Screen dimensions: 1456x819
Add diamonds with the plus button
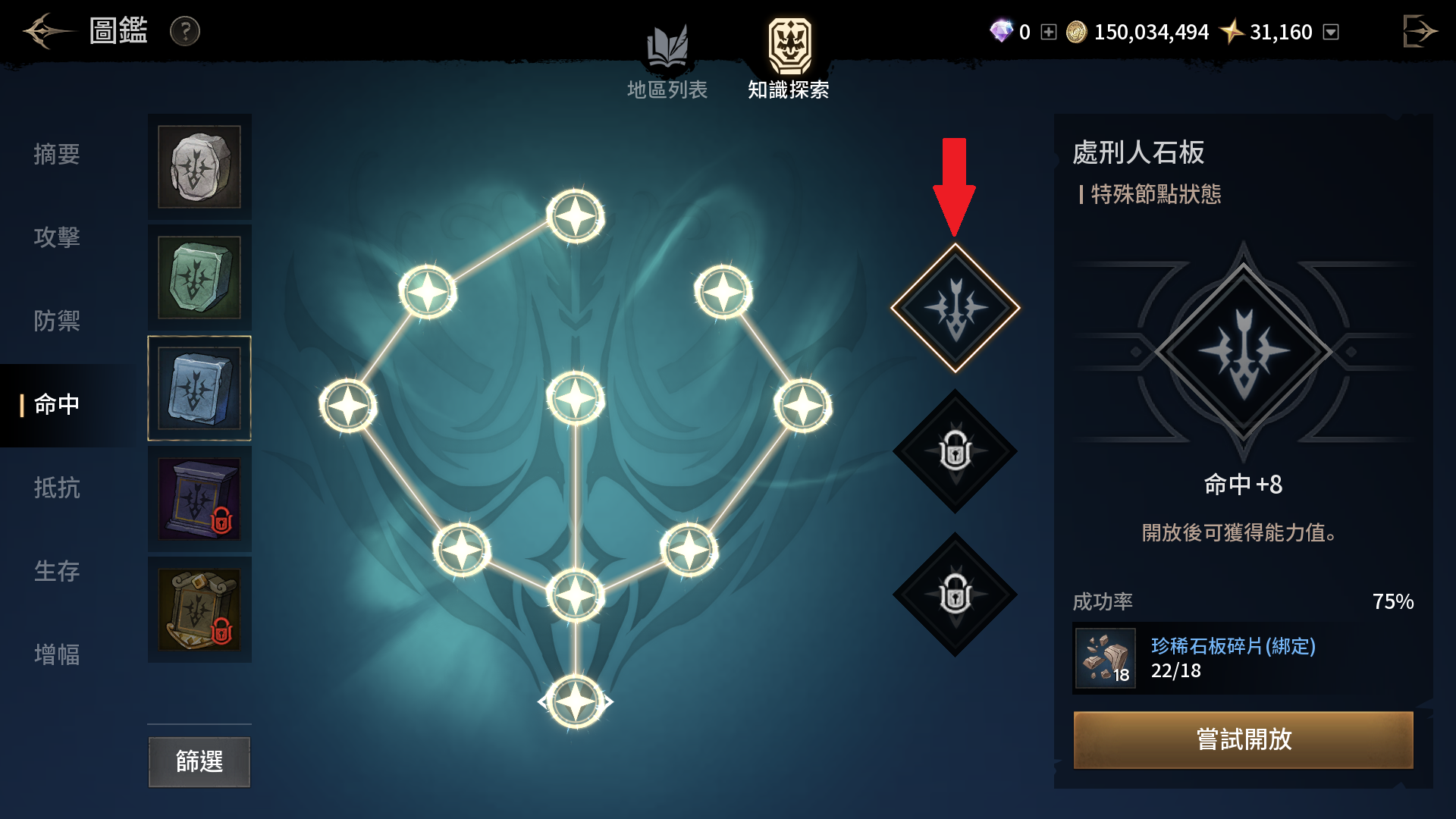pyautogui.click(x=1048, y=32)
